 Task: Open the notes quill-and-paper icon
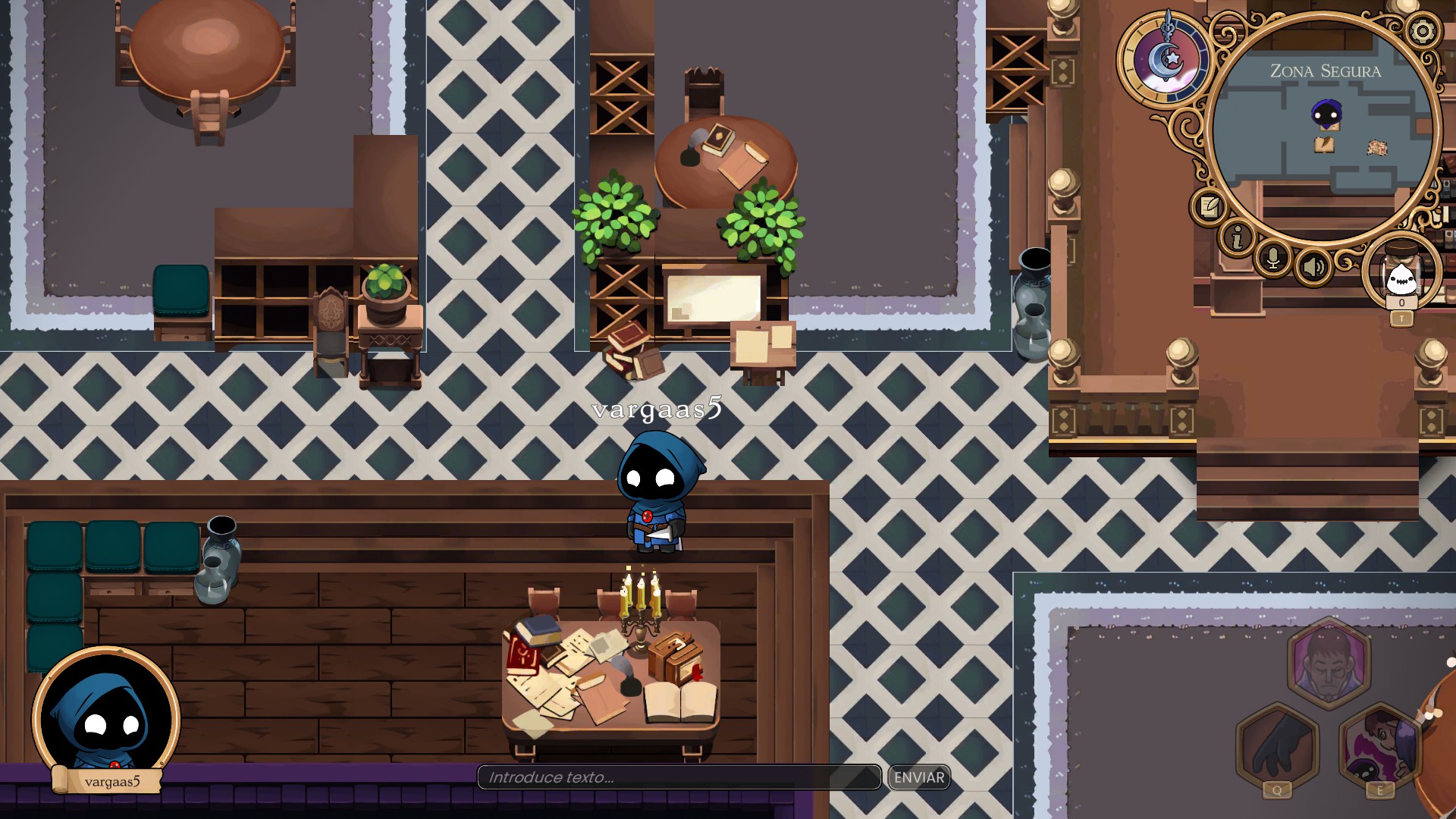(1210, 206)
